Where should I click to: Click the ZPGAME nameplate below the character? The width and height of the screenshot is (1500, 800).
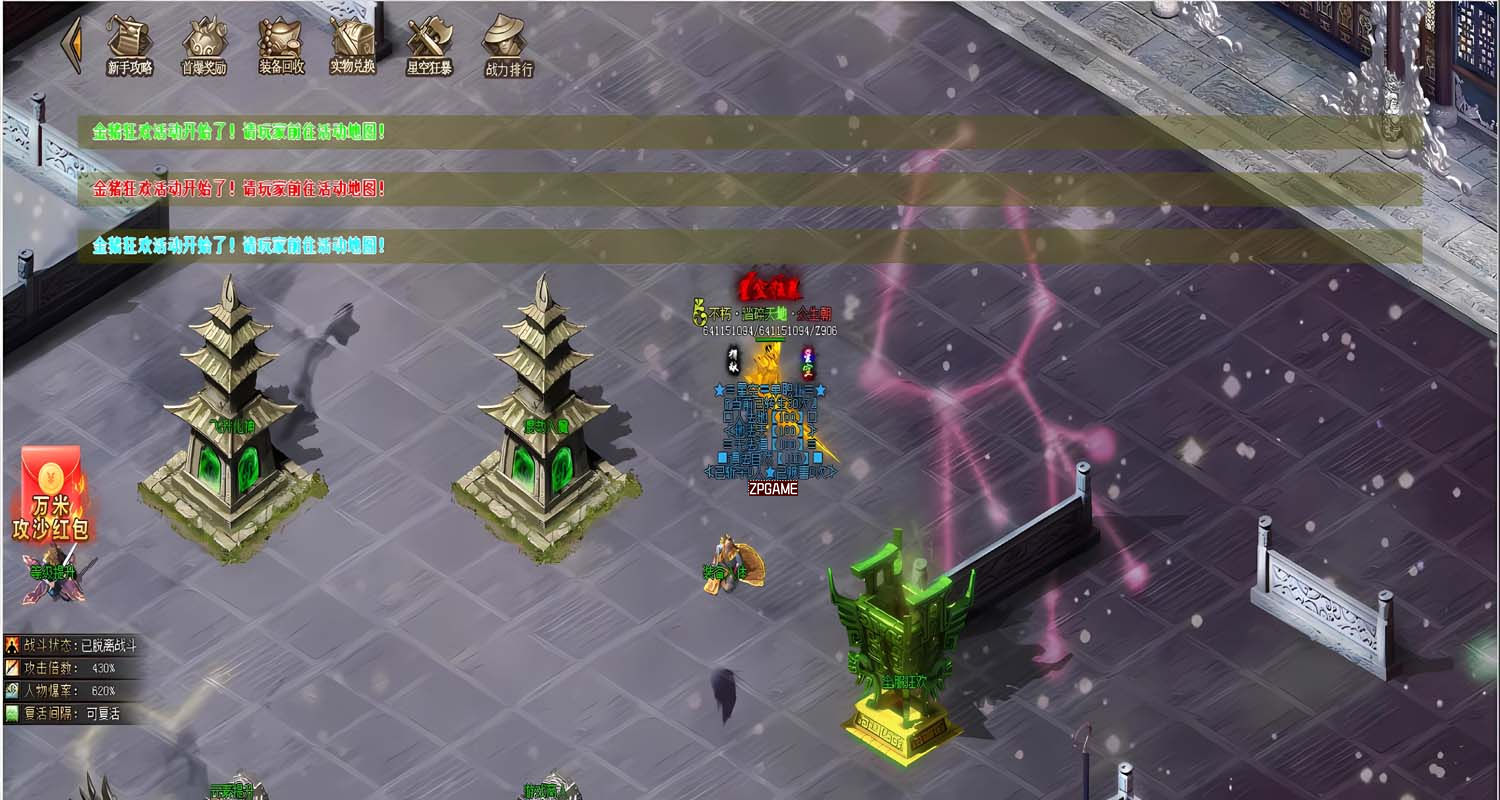click(772, 486)
